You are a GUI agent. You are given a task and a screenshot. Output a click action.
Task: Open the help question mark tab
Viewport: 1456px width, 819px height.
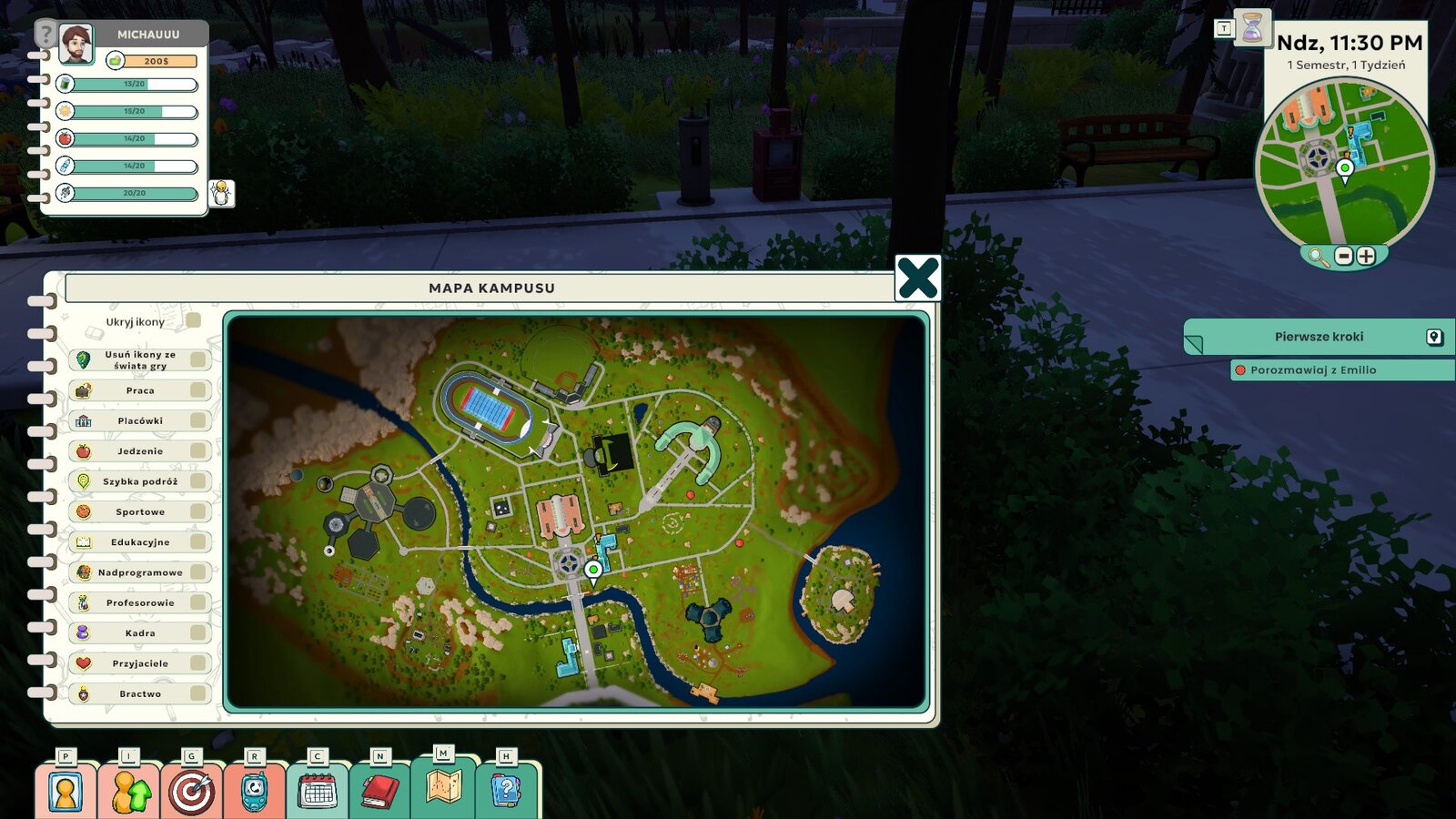point(506,790)
